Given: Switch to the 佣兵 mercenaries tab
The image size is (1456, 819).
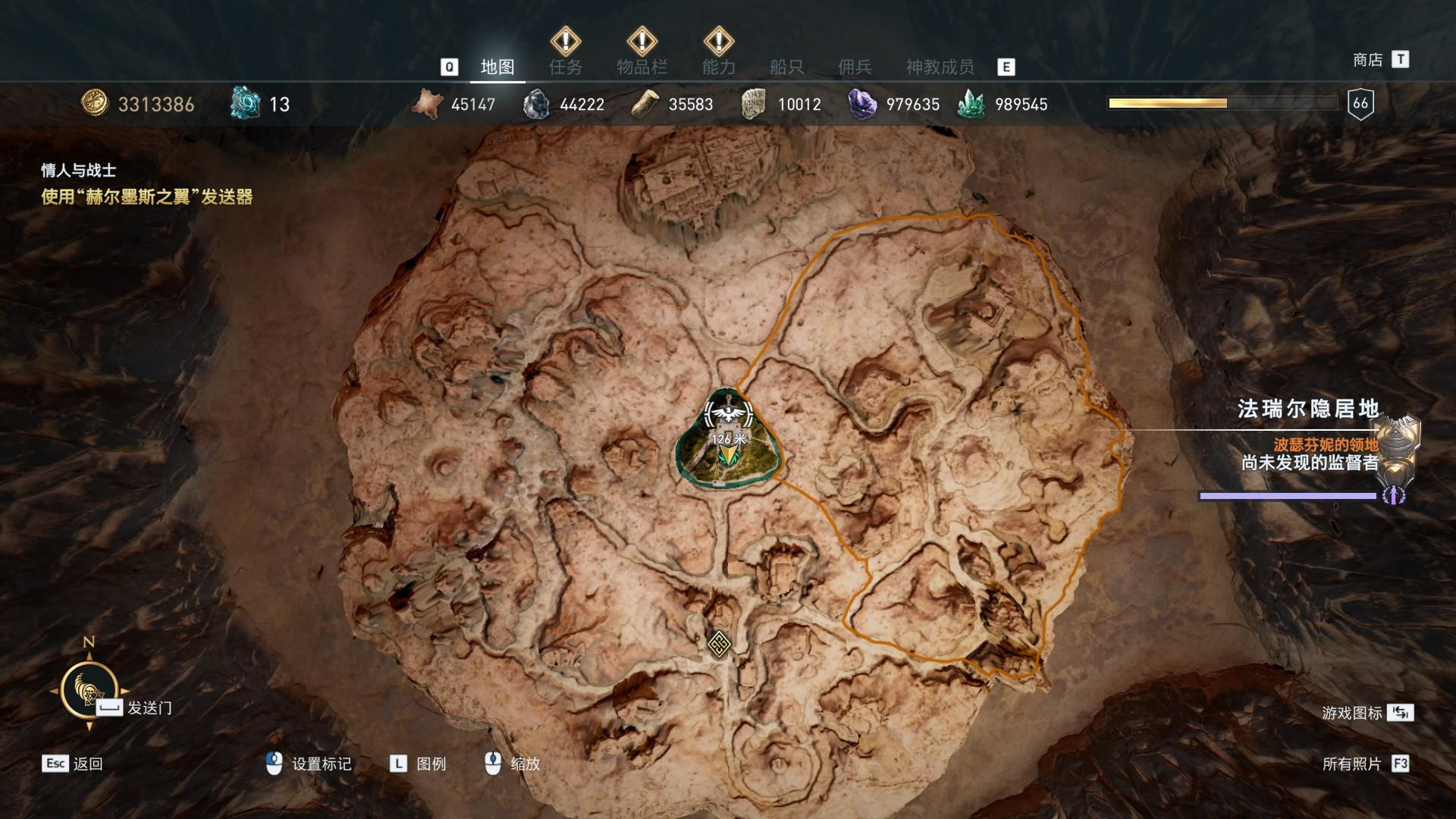Looking at the screenshot, I should tap(855, 67).
